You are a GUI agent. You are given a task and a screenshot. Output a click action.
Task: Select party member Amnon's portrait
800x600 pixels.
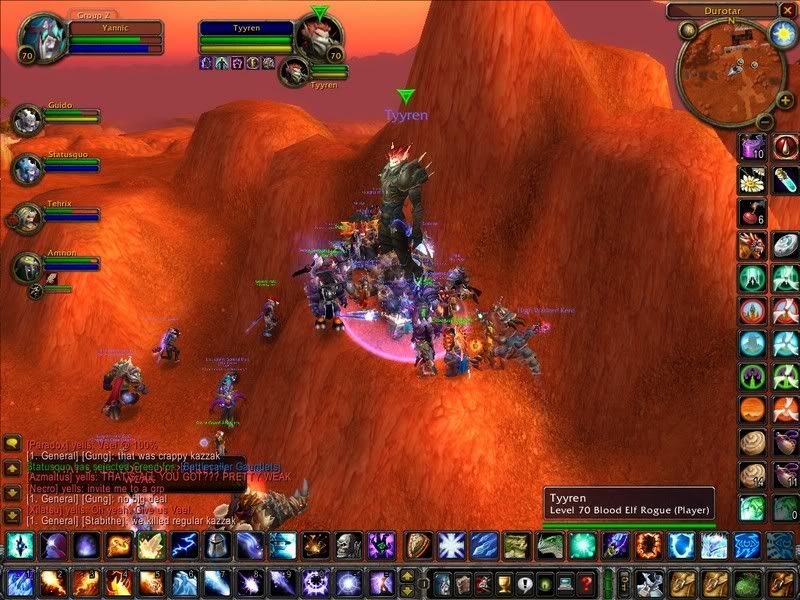coord(27,269)
